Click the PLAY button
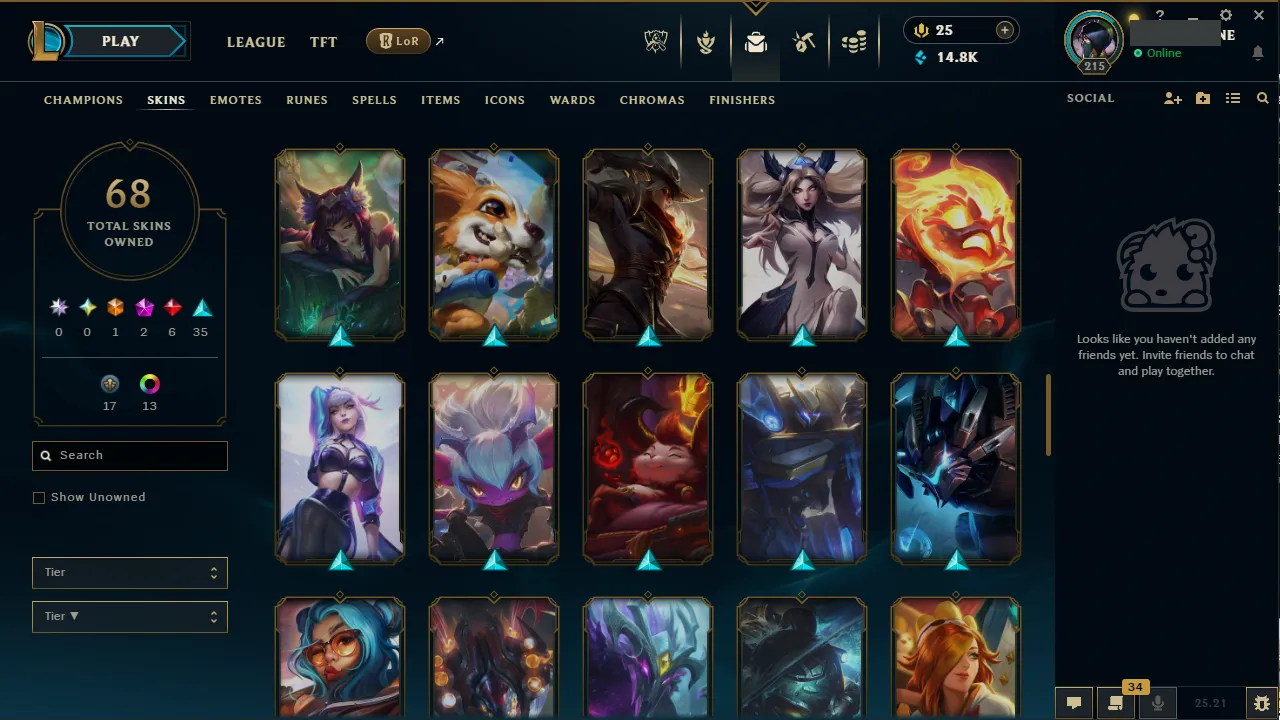 tap(120, 41)
